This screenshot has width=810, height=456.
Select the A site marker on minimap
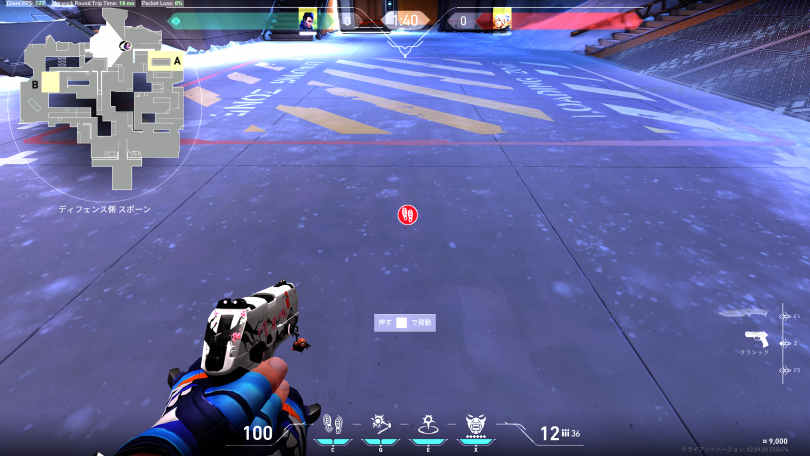coord(178,61)
